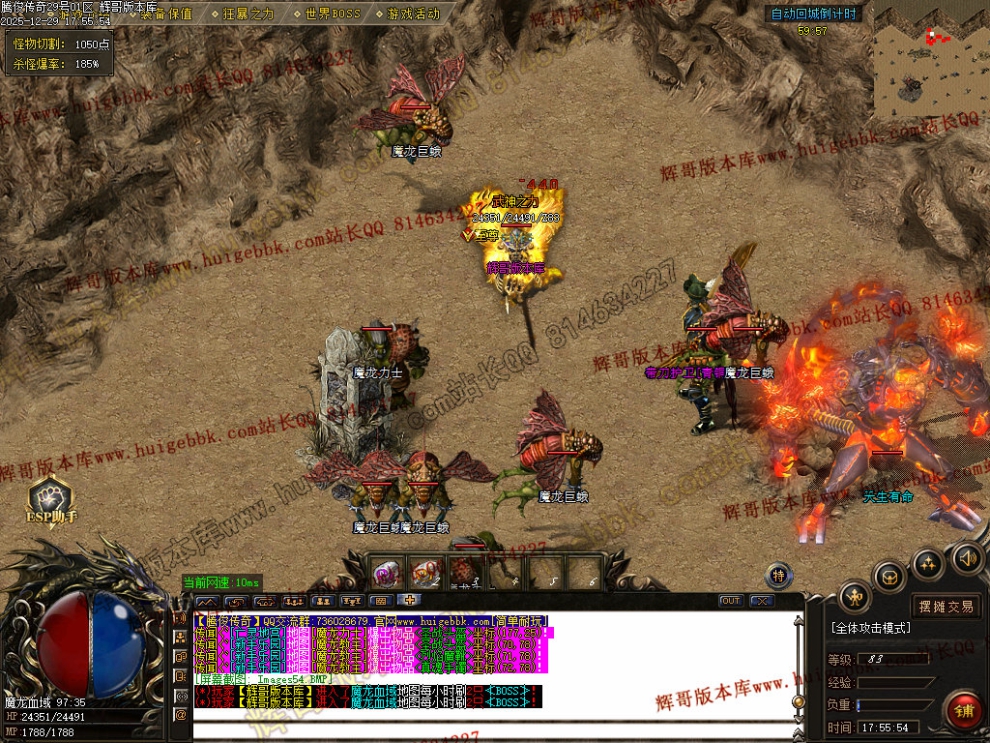
Task: Click the OUT button above the chat
Action: [x=730, y=601]
